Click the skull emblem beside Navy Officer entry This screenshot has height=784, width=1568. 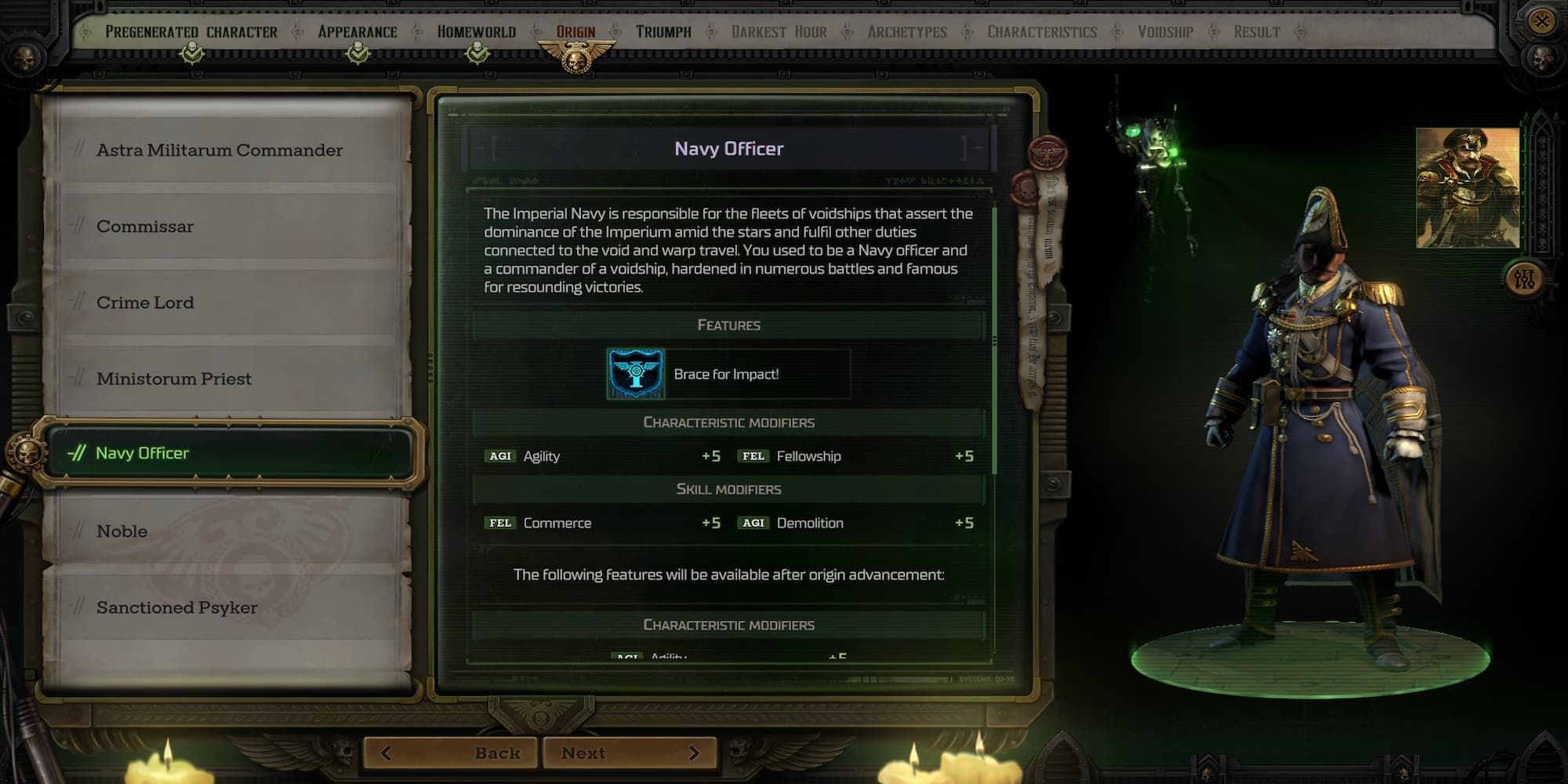pos(26,452)
